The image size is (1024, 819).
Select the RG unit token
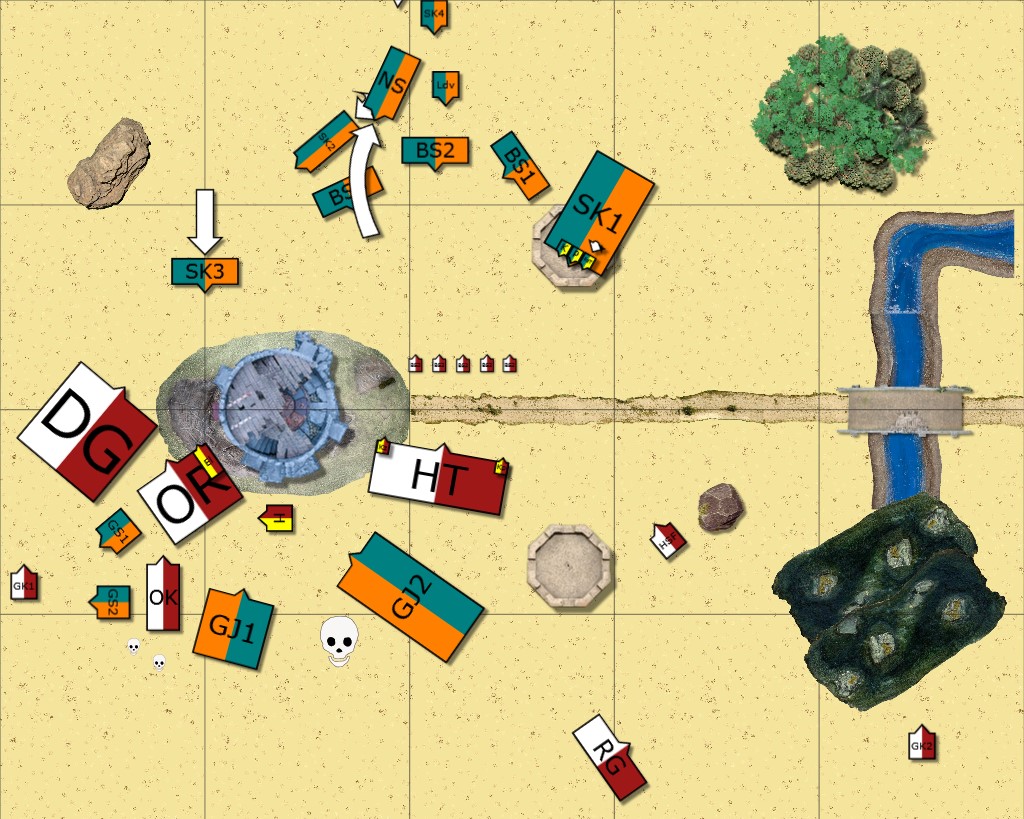click(610, 756)
